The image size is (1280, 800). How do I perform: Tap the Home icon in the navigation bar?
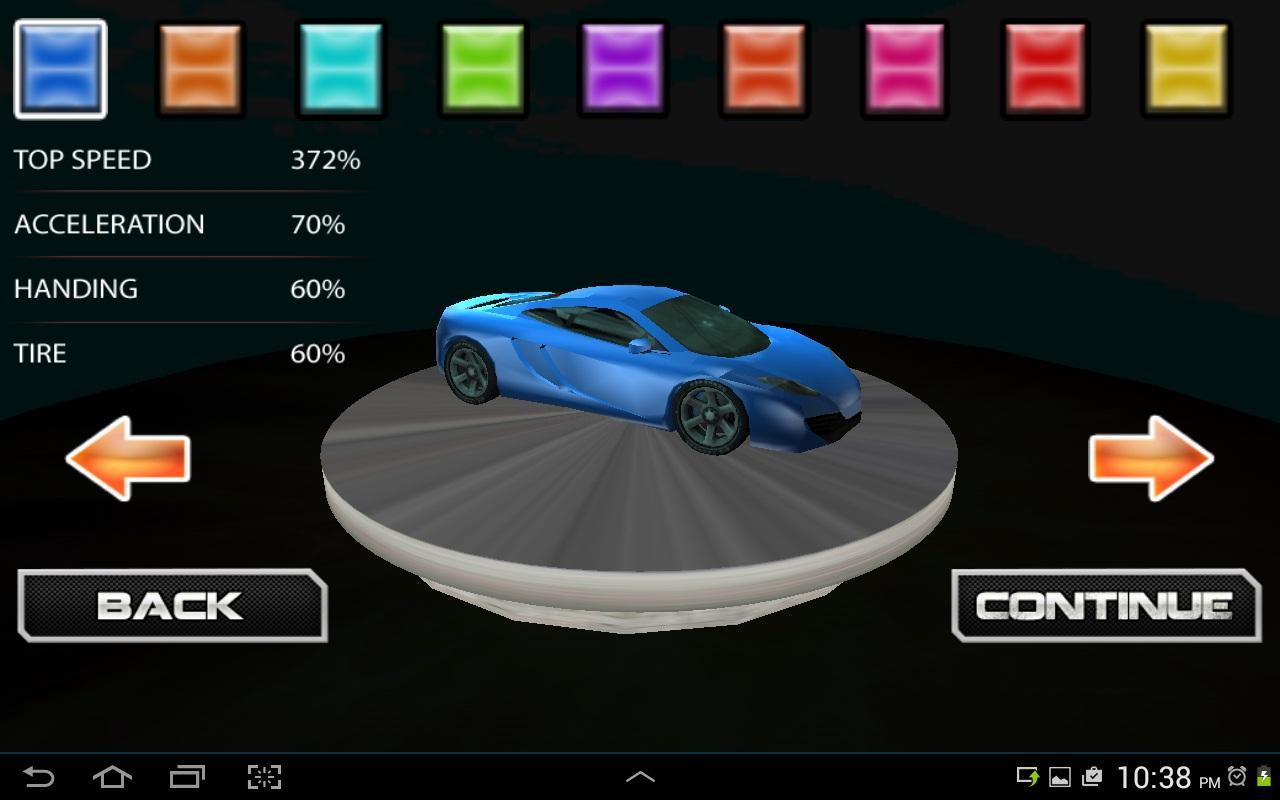[113, 775]
